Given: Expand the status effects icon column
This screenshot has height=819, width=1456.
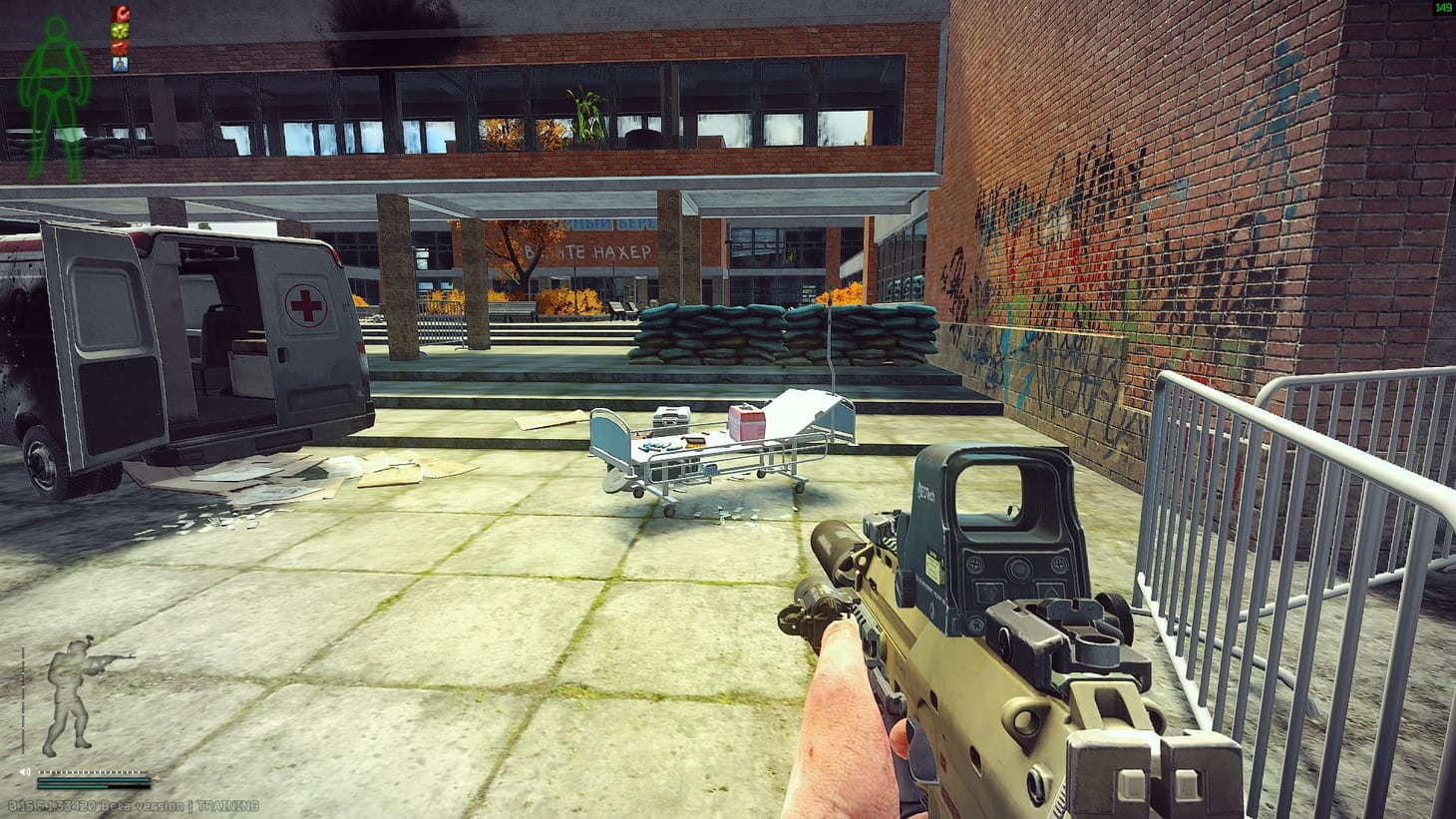Looking at the screenshot, I should pos(119,37).
